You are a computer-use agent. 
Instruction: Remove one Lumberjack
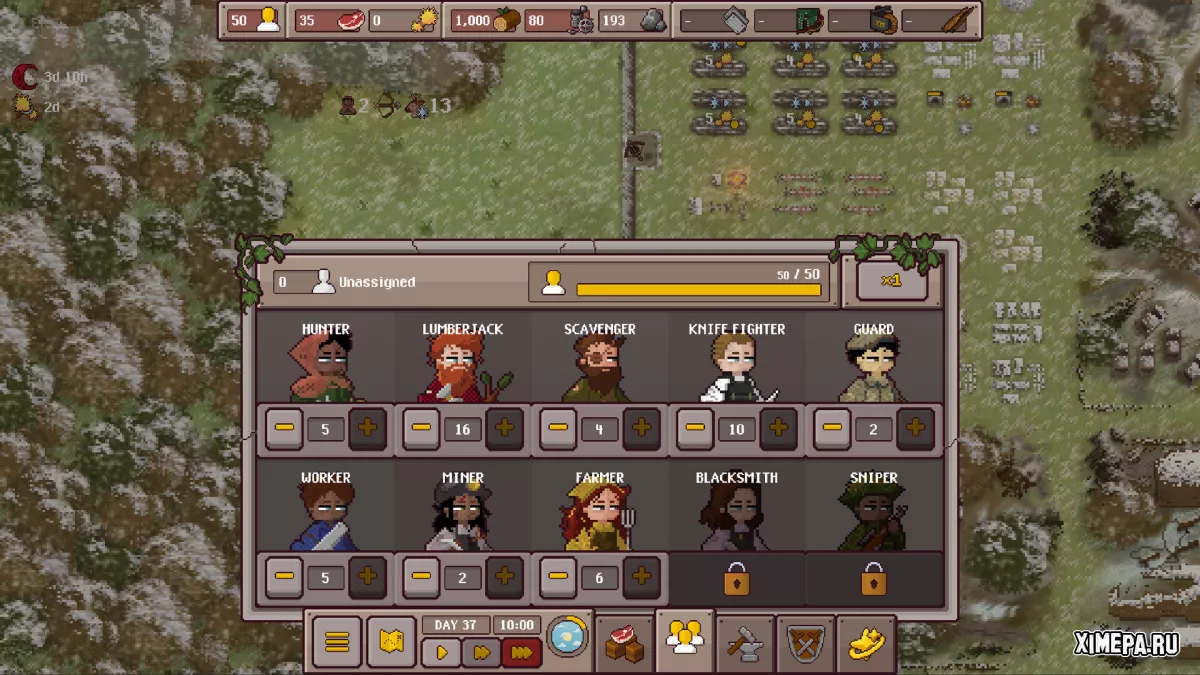click(x=421, y=429)
